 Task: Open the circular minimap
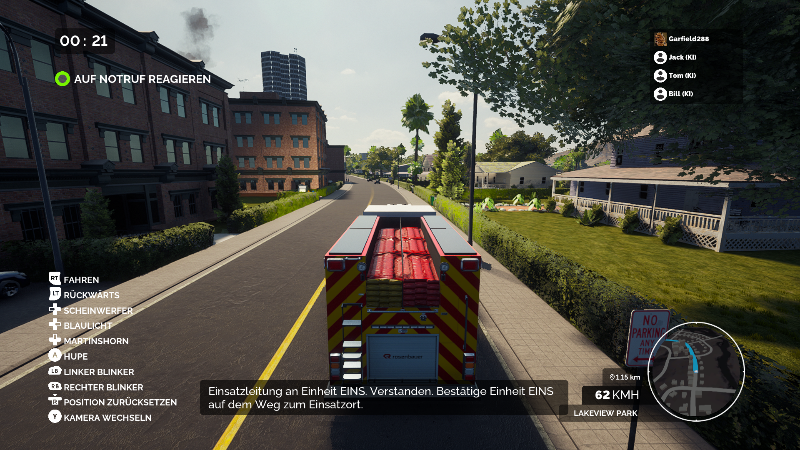696,369
